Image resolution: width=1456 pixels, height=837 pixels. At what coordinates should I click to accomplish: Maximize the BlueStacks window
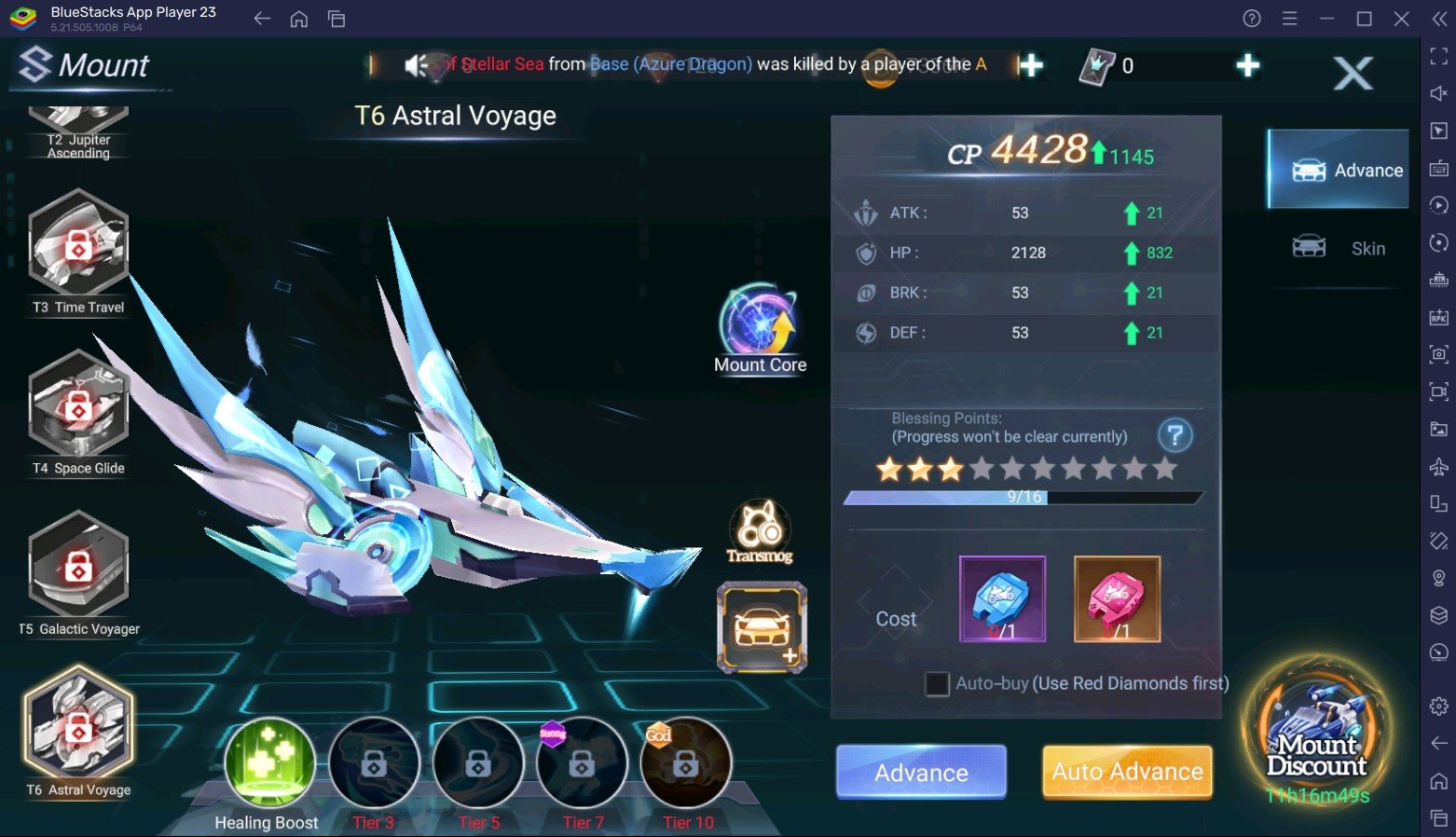[x=1364, y=19]
